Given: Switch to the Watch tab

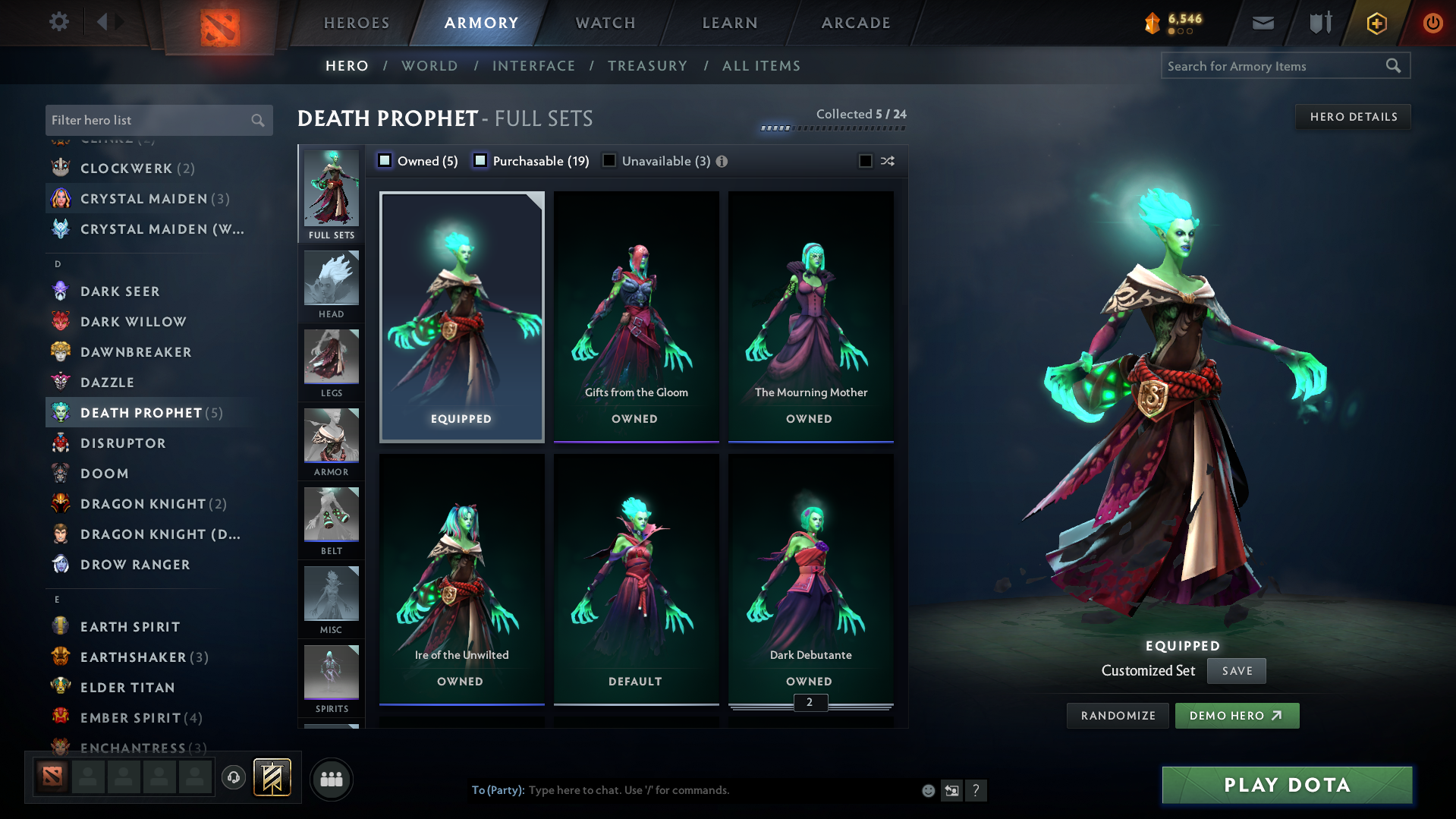Looking at the screenshot, I should tap(605, 22).
